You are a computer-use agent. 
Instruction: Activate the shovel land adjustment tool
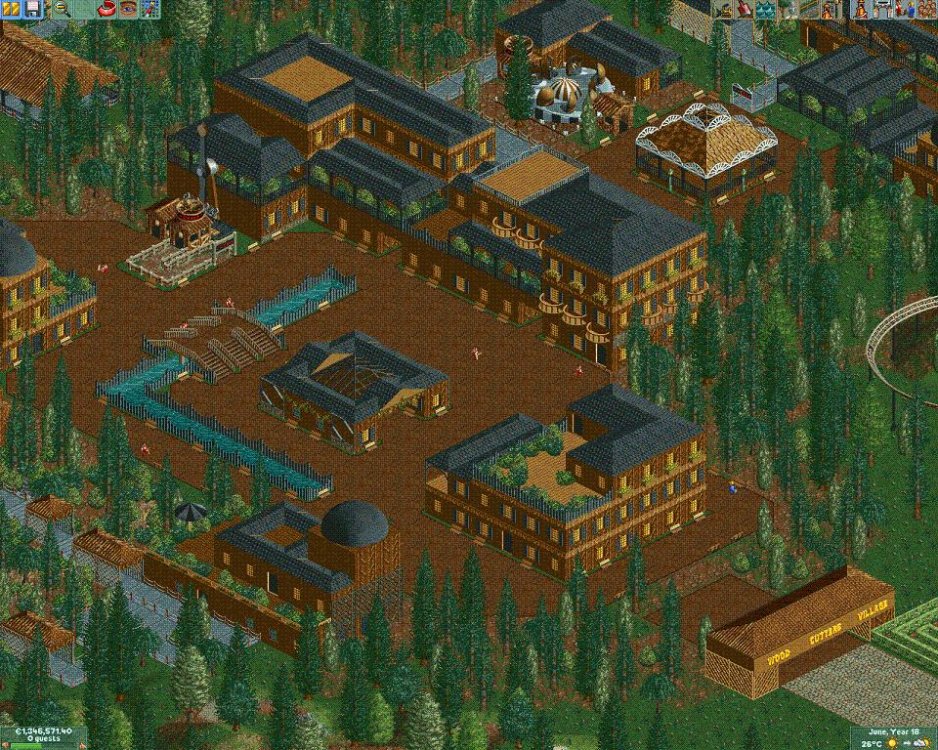coord(745,9)
